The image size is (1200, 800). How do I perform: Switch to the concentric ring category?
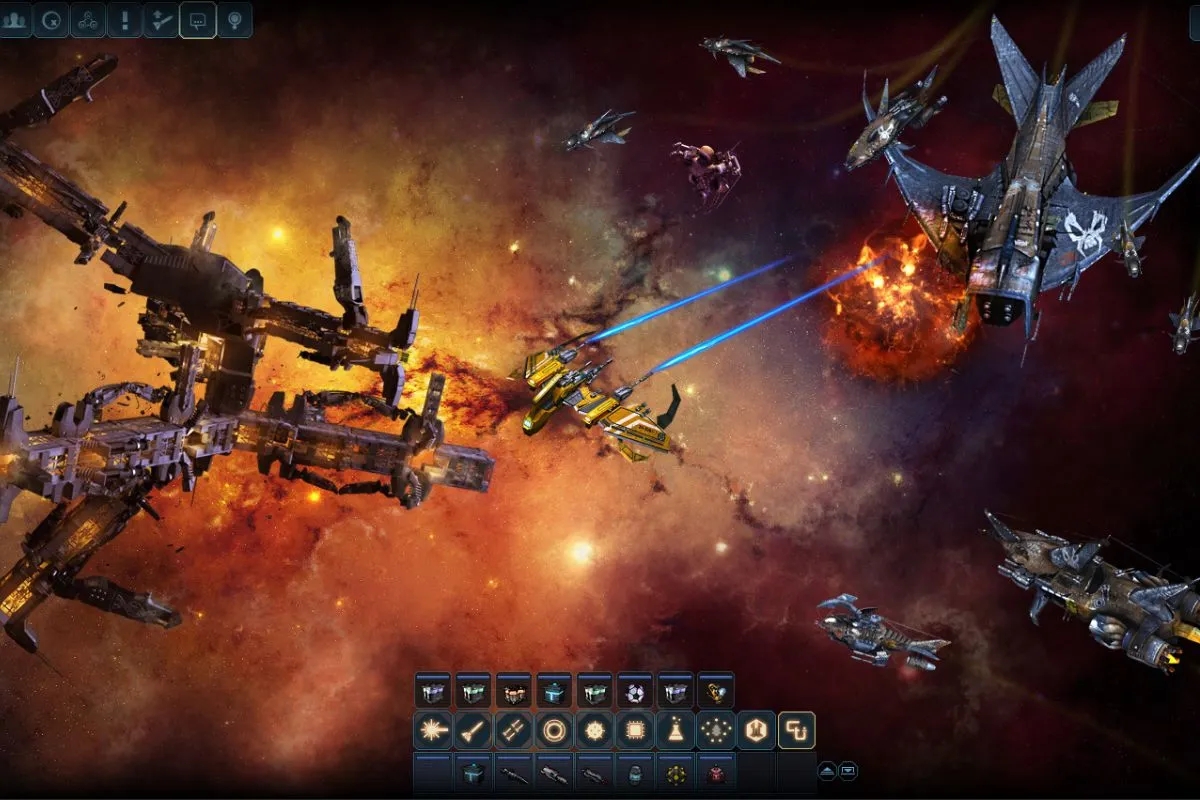pyautogui.click(x=554, y=730)
